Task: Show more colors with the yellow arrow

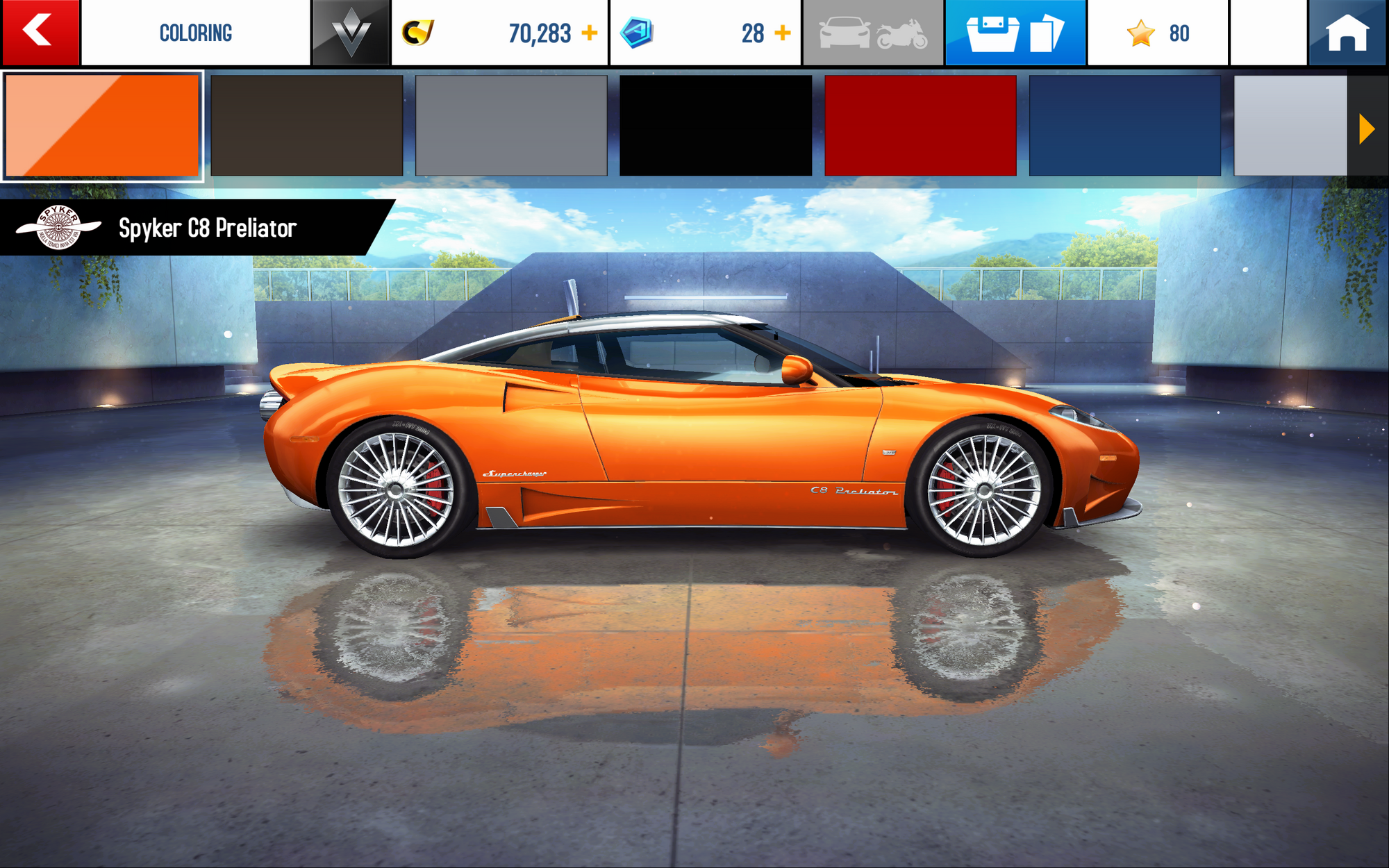Action: point(1366,129)
